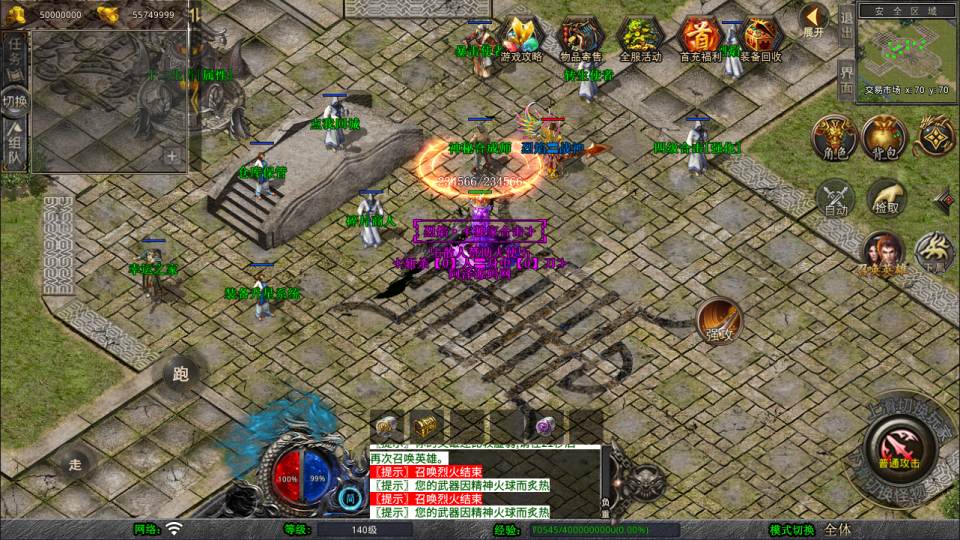The width and height of the screenshot is (960, 540).
Task: Hit the 普通攻击 normal attack button
Action: (x=899, y=440)
